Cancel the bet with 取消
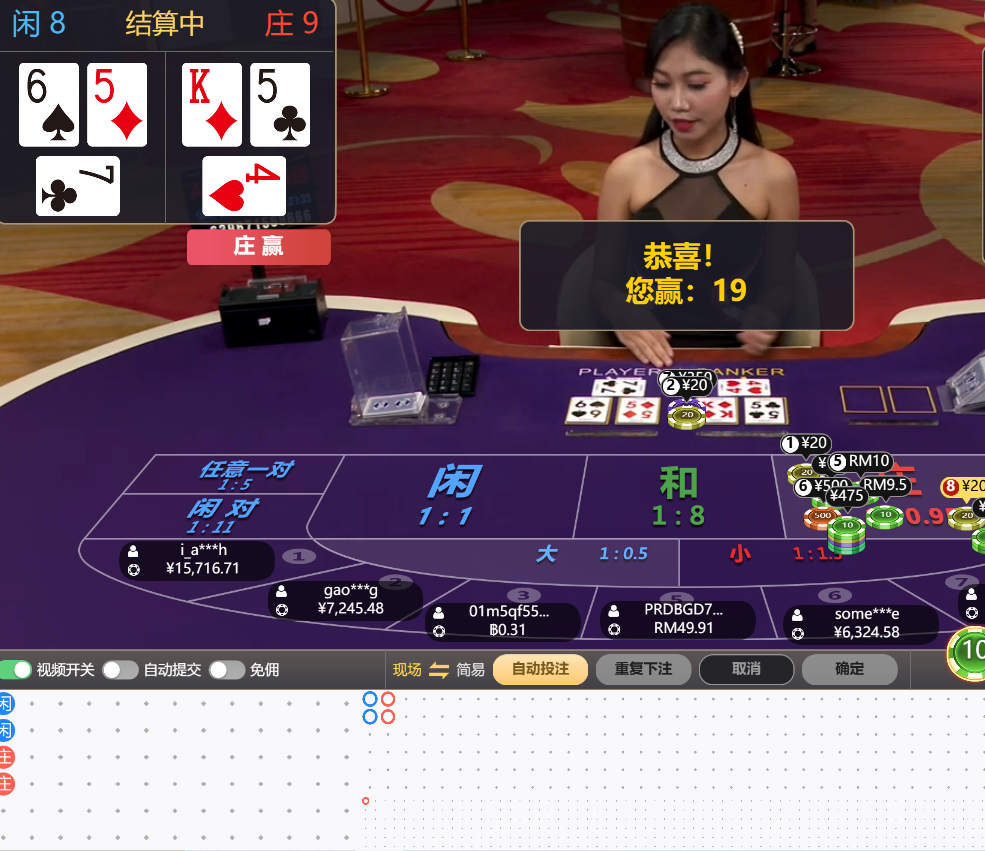Viewport: 985px width, 851px height. tap(746, 669)
